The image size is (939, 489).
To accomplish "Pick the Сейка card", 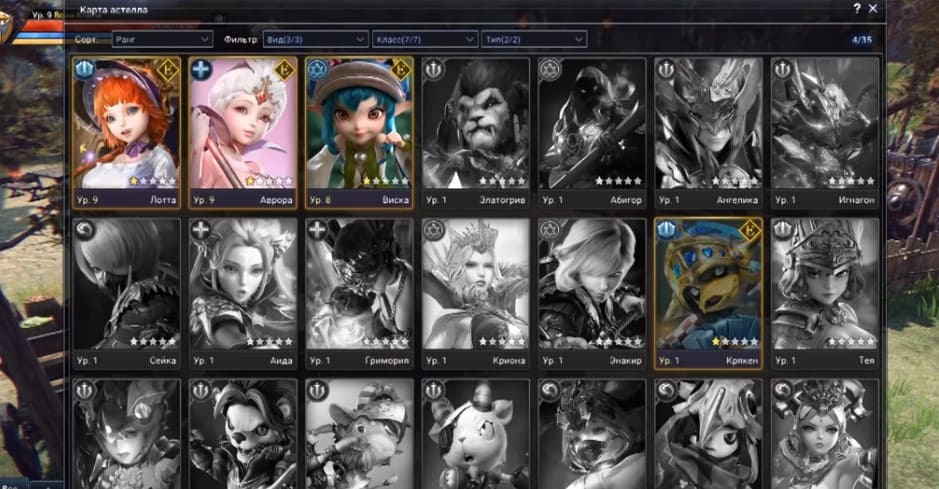I will point(126,293).
